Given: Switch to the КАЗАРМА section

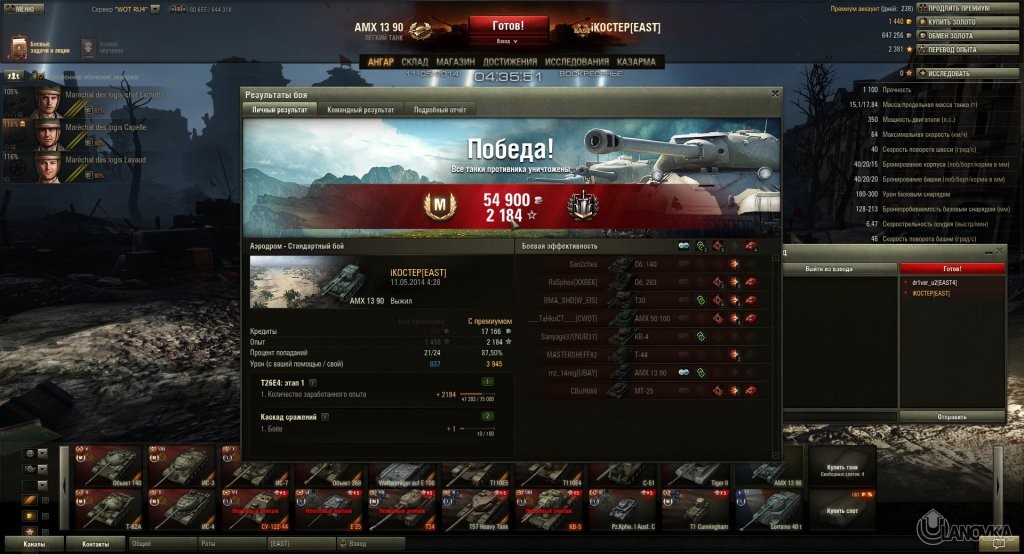Looking at the screenshot, I should coord(636,62).
